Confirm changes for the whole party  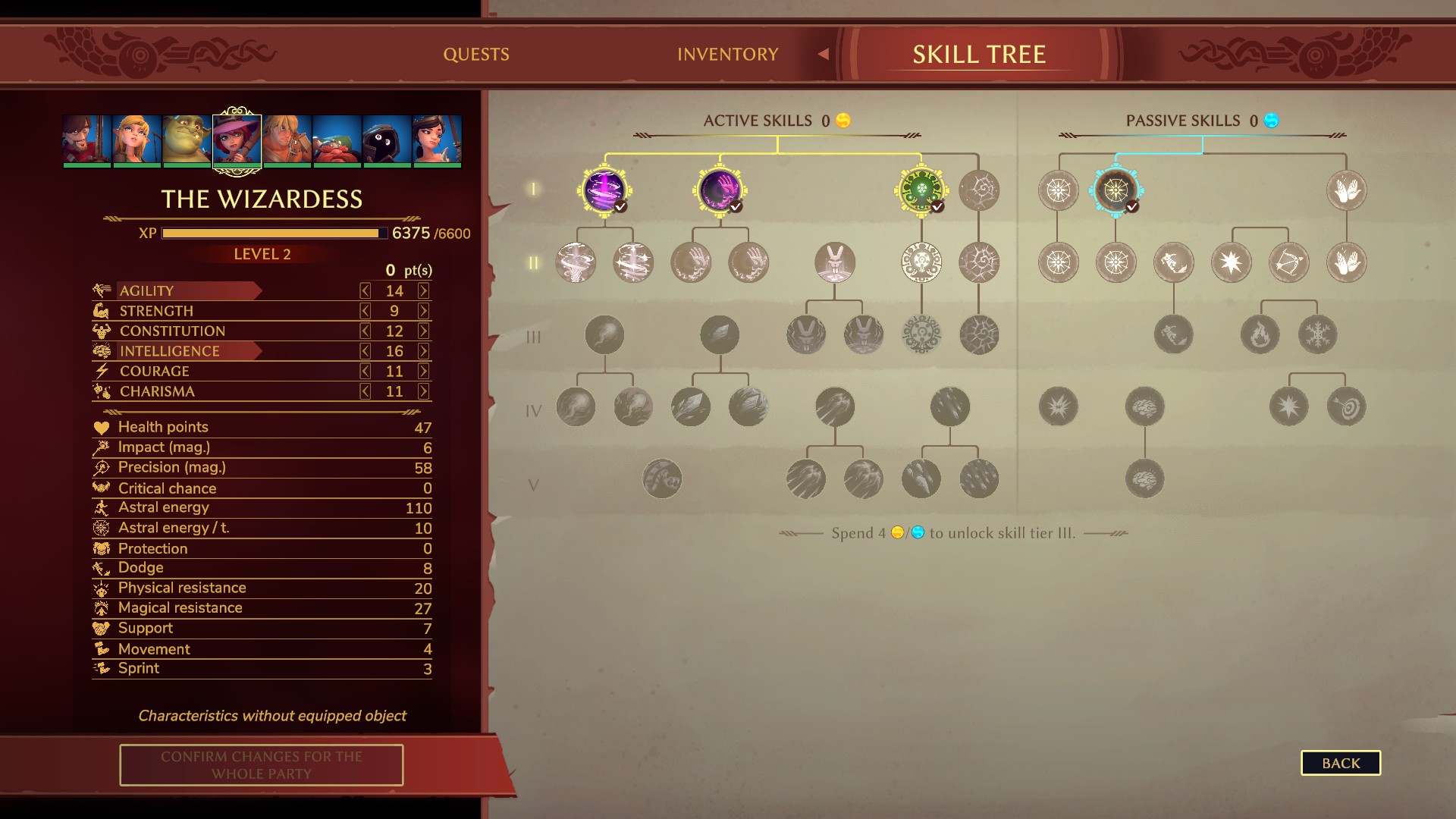coord(261,764)
